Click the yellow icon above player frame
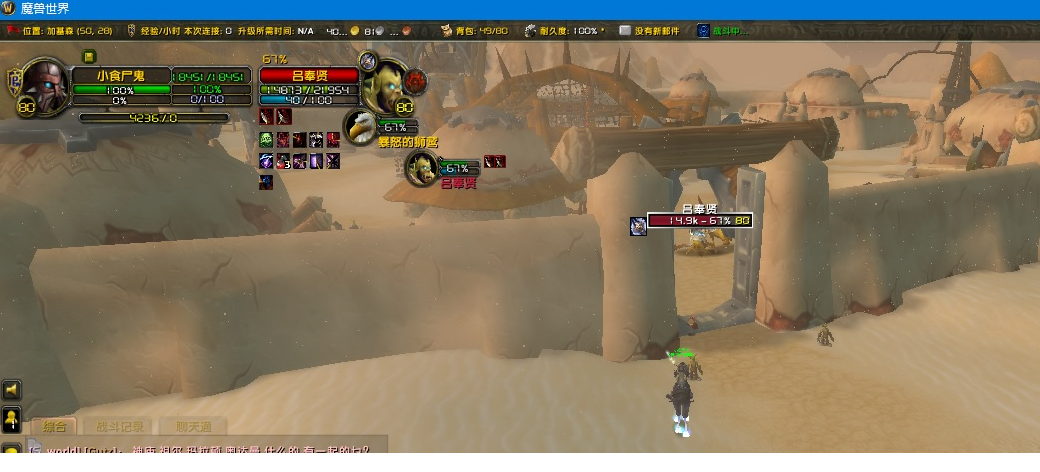This screenshot has height=472, width=1040. click(x=89, y=56)
